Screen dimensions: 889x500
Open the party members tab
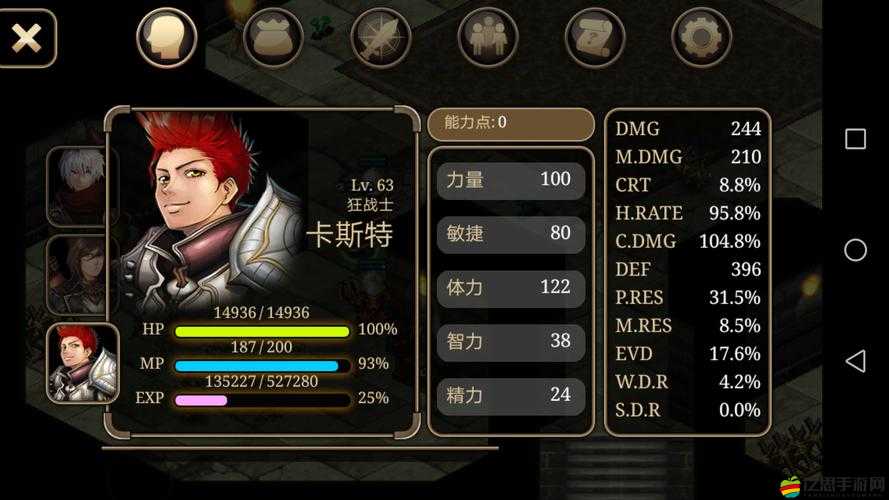tap(488, 39)
